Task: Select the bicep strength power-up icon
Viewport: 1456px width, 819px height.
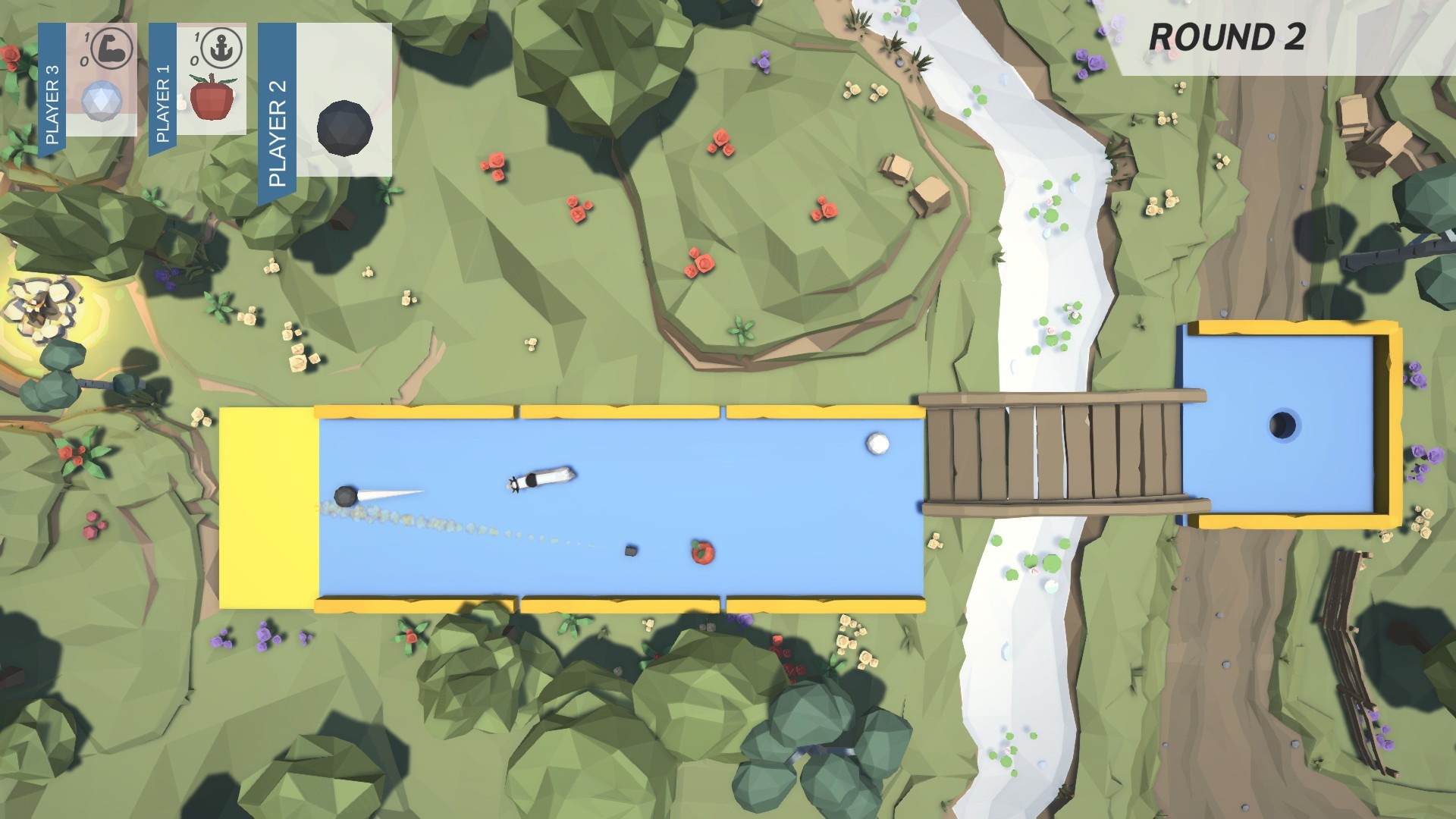Action: (111, 47)
